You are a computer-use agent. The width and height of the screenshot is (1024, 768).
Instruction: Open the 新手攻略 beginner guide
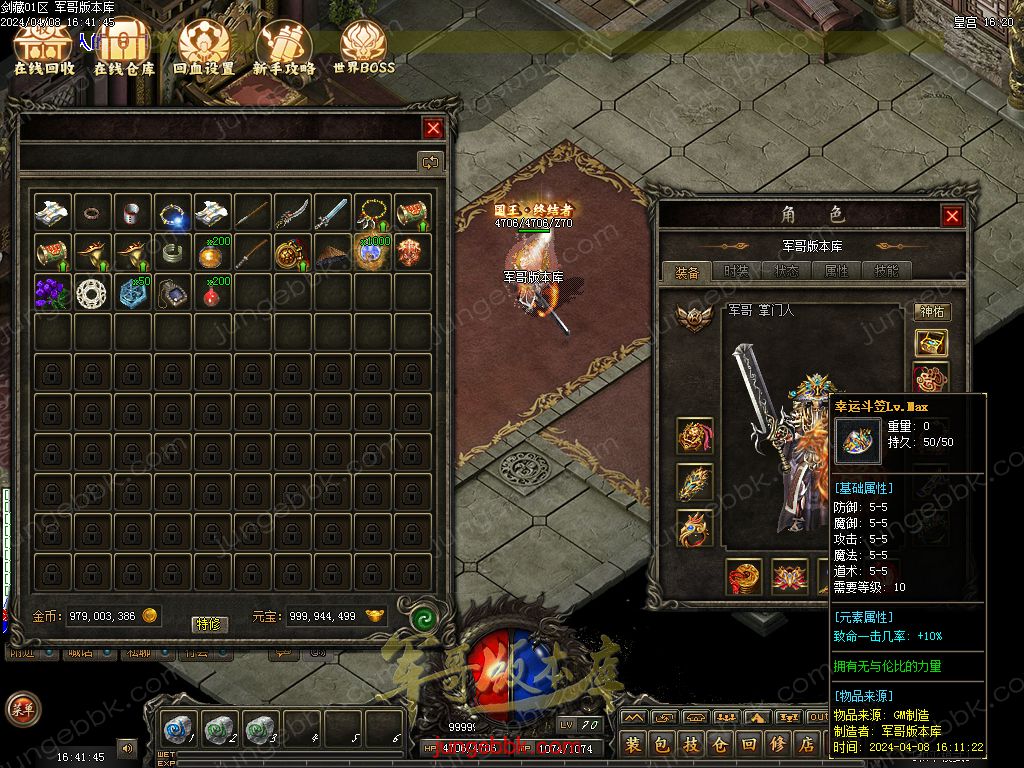[x=283, y=48]
